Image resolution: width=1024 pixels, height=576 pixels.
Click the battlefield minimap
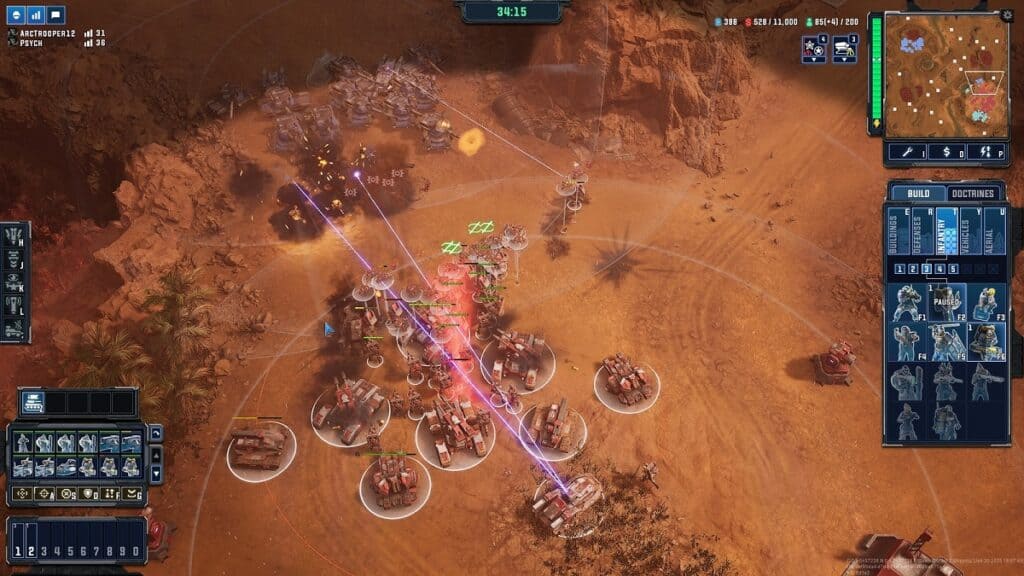point(946,76)
